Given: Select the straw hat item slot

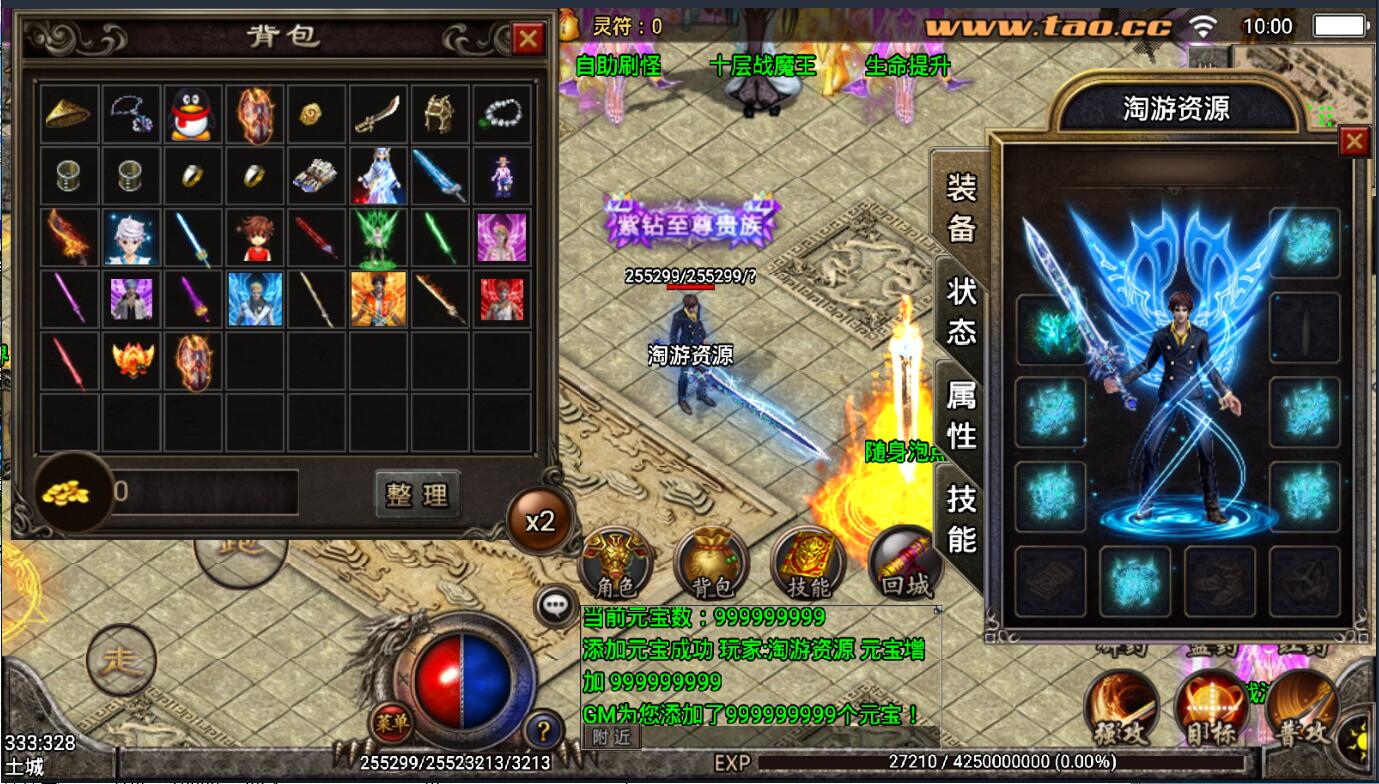Looking at the screenshot, I should click(x=68, y=114).
